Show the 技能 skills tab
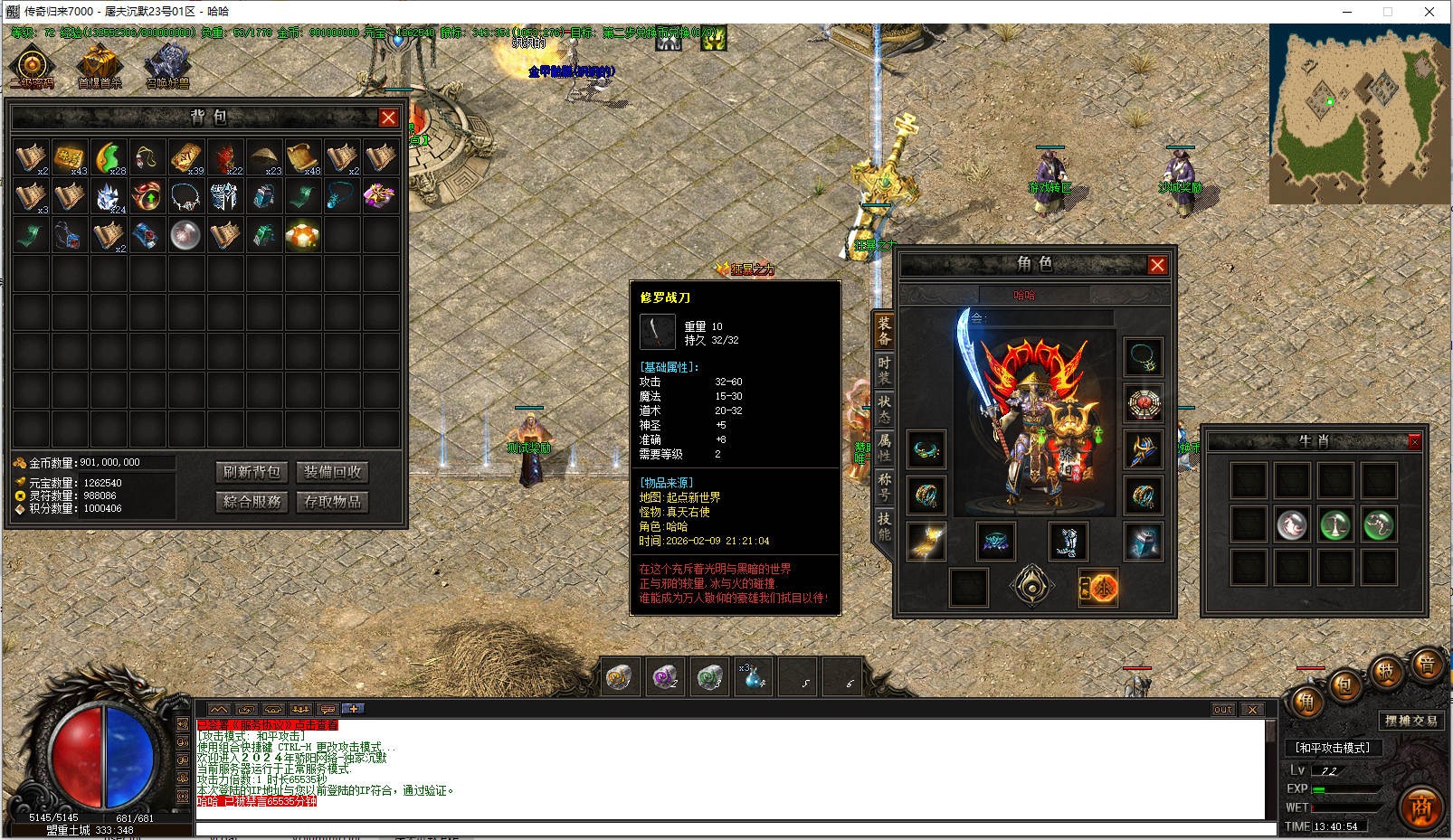The width and height of the screenshot is (1453, 840). [884, 525]
